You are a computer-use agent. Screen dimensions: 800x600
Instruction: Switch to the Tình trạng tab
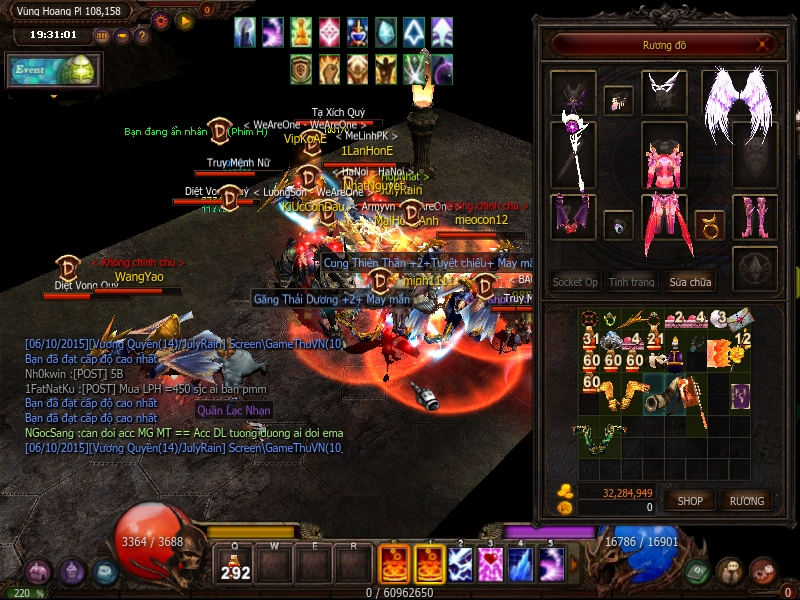tap(632, 283)
